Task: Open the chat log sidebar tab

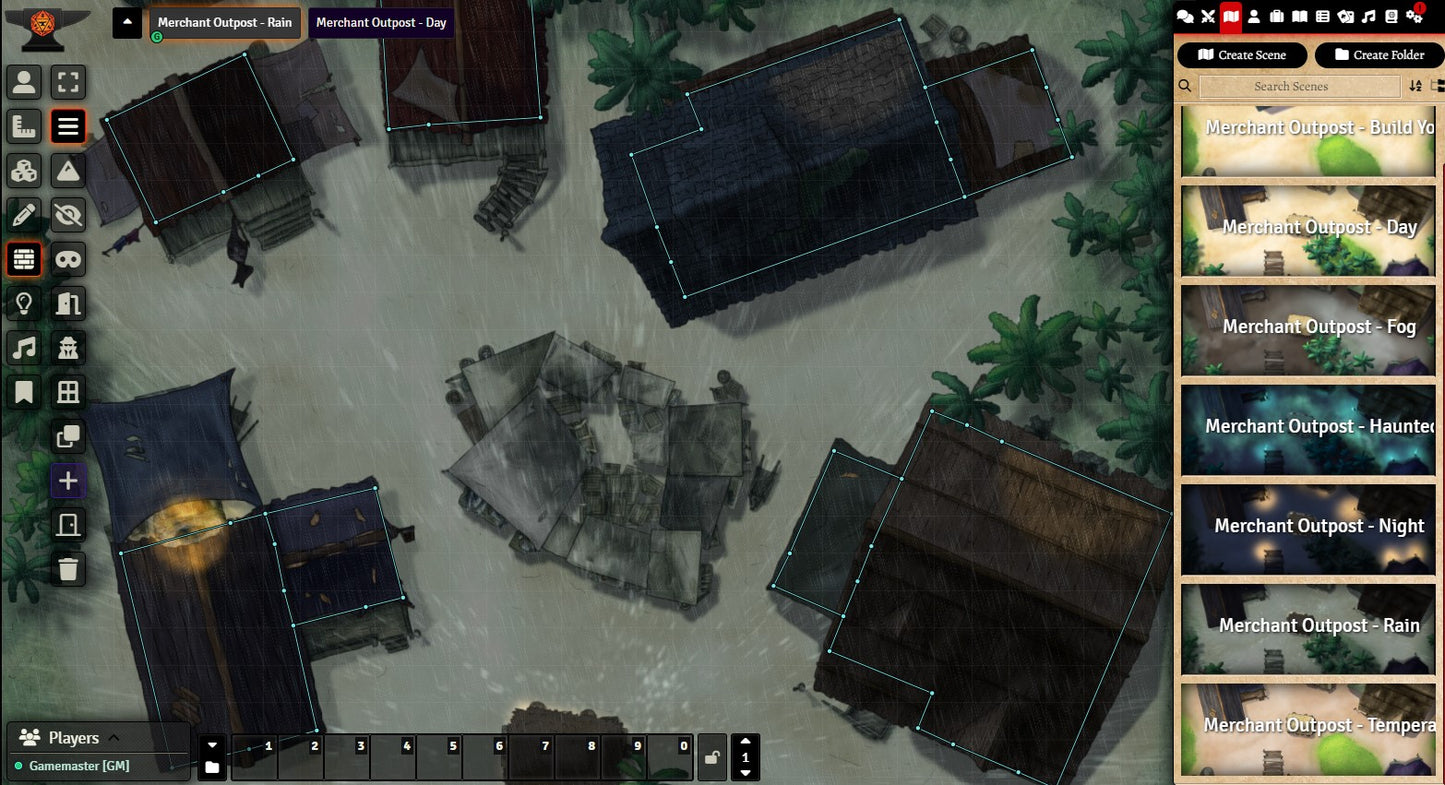Action: [1185, 16]
